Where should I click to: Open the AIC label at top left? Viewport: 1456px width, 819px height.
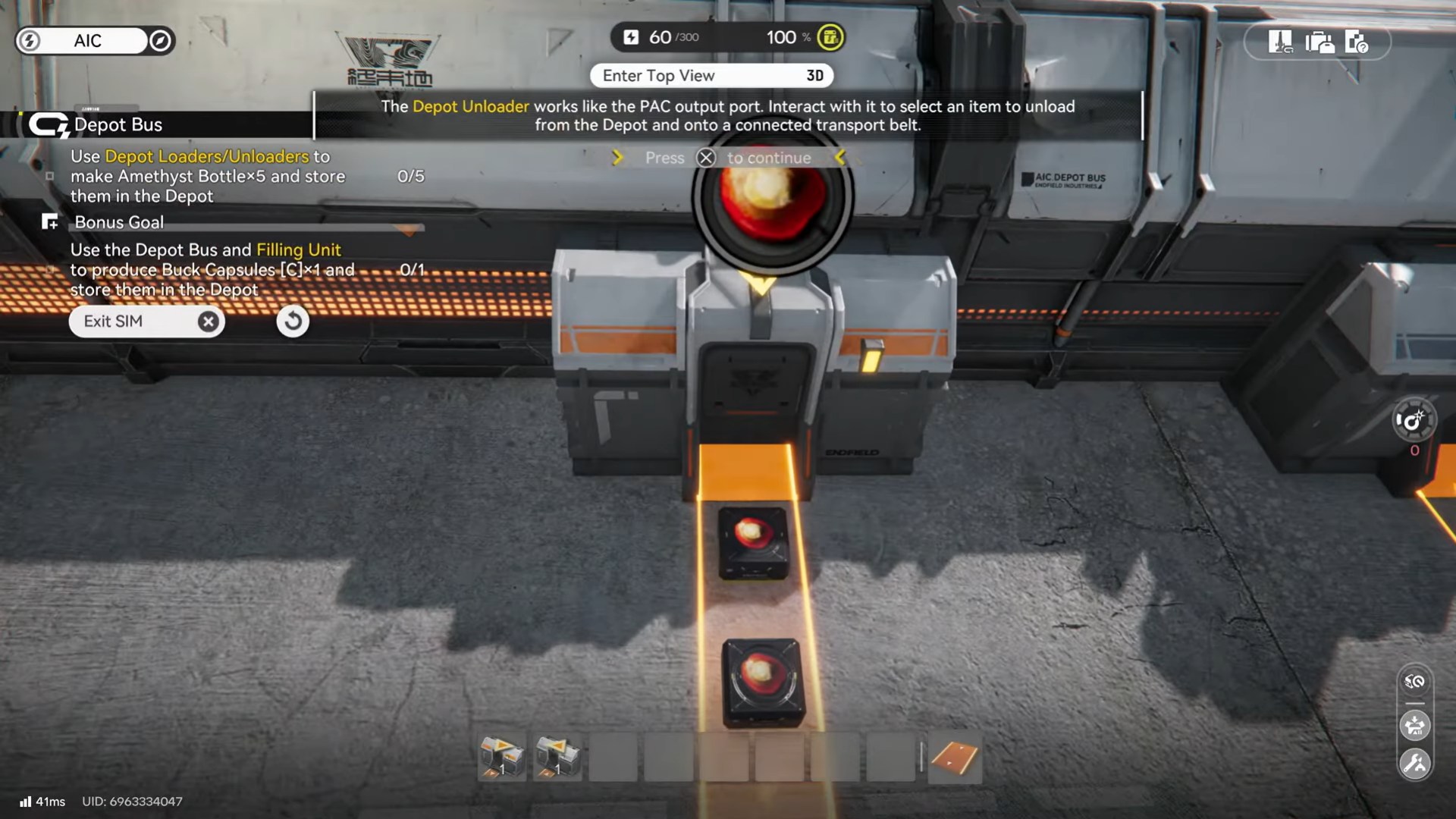(x=87, y=41)
